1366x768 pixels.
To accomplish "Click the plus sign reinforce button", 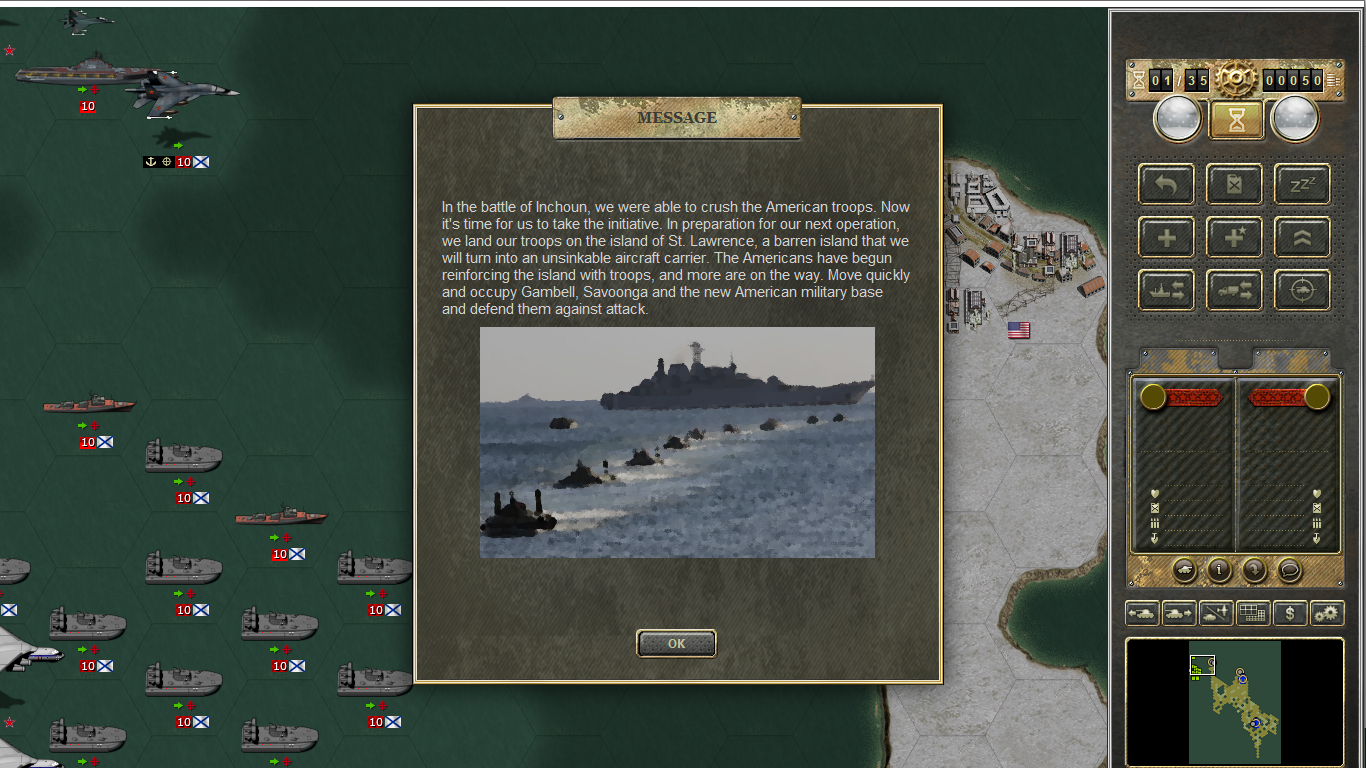I will pos(1166,237).
